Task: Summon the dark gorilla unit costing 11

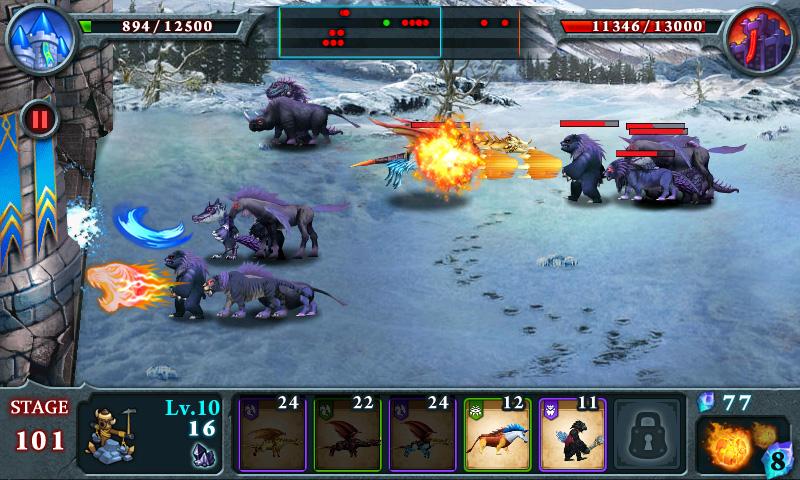Action: 572,435
